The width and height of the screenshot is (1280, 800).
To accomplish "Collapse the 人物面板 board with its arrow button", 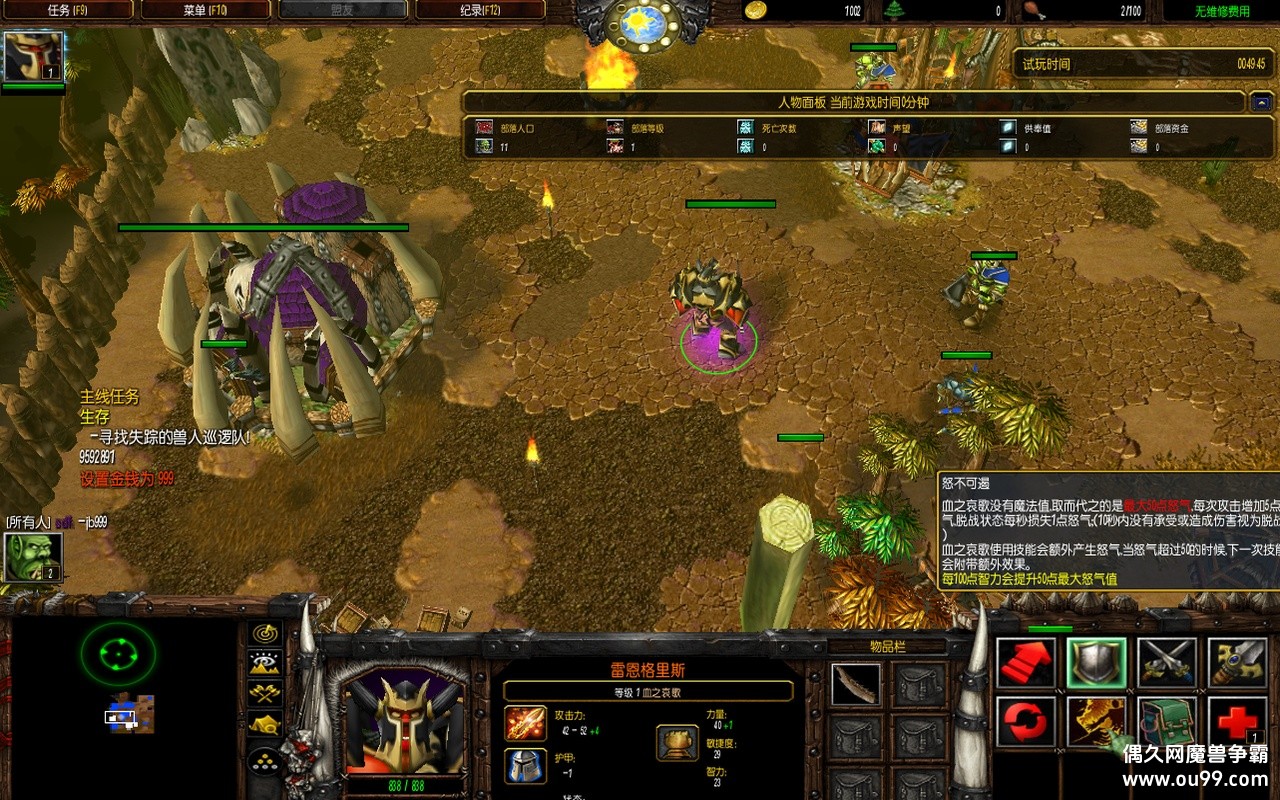I will point(1261,102).
